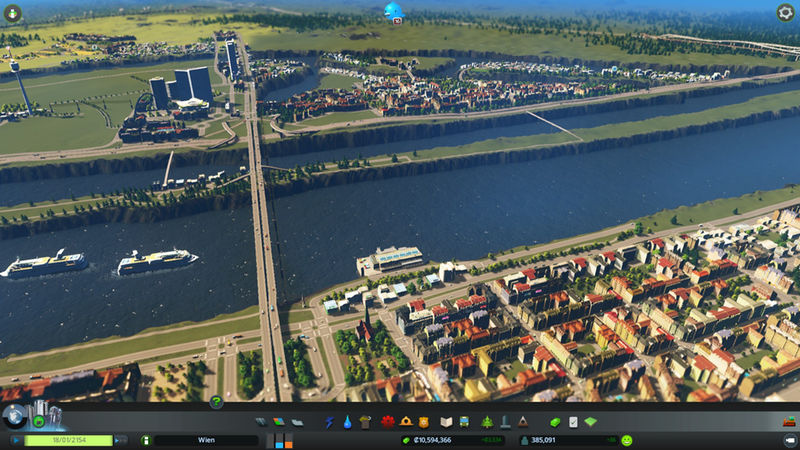The width and height of the screenshot is (800, 450).
Task: Toggle the play/pause simulation button
Action: pyautogui.click(x=16, y=440)
